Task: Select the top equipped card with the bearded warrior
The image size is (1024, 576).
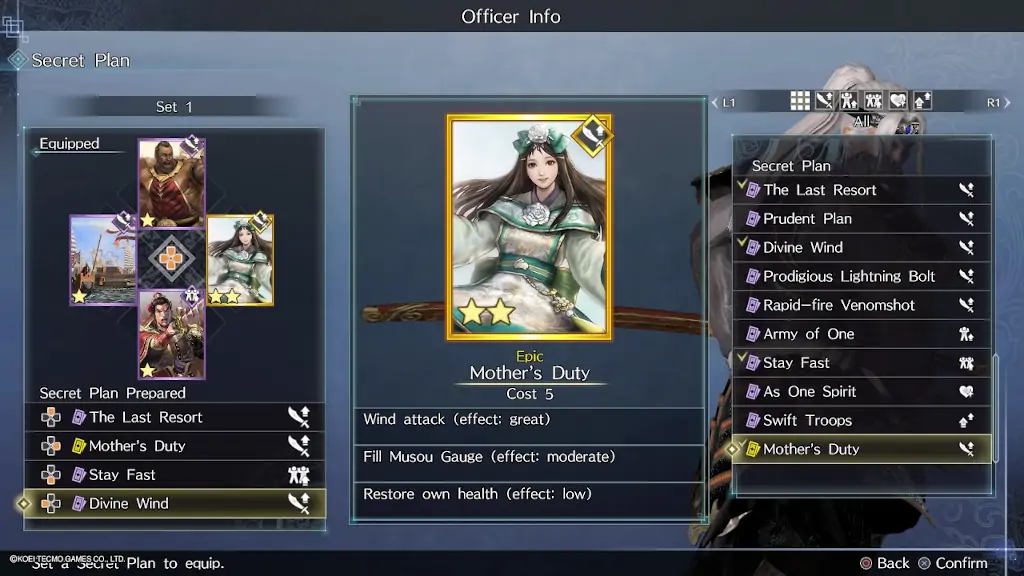Action: click(x=171, y=183)
